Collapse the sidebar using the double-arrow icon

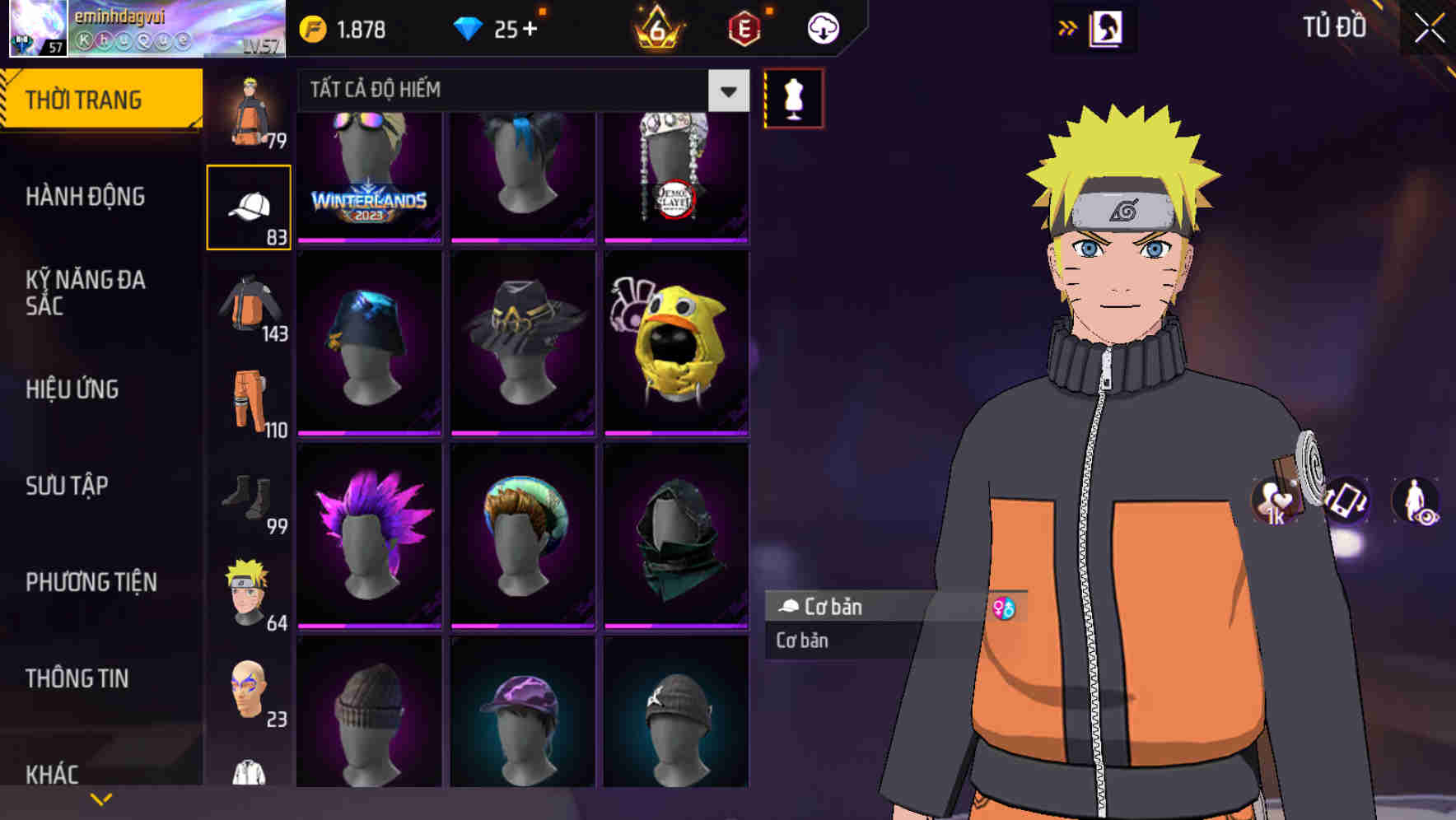coord(1068,27)
